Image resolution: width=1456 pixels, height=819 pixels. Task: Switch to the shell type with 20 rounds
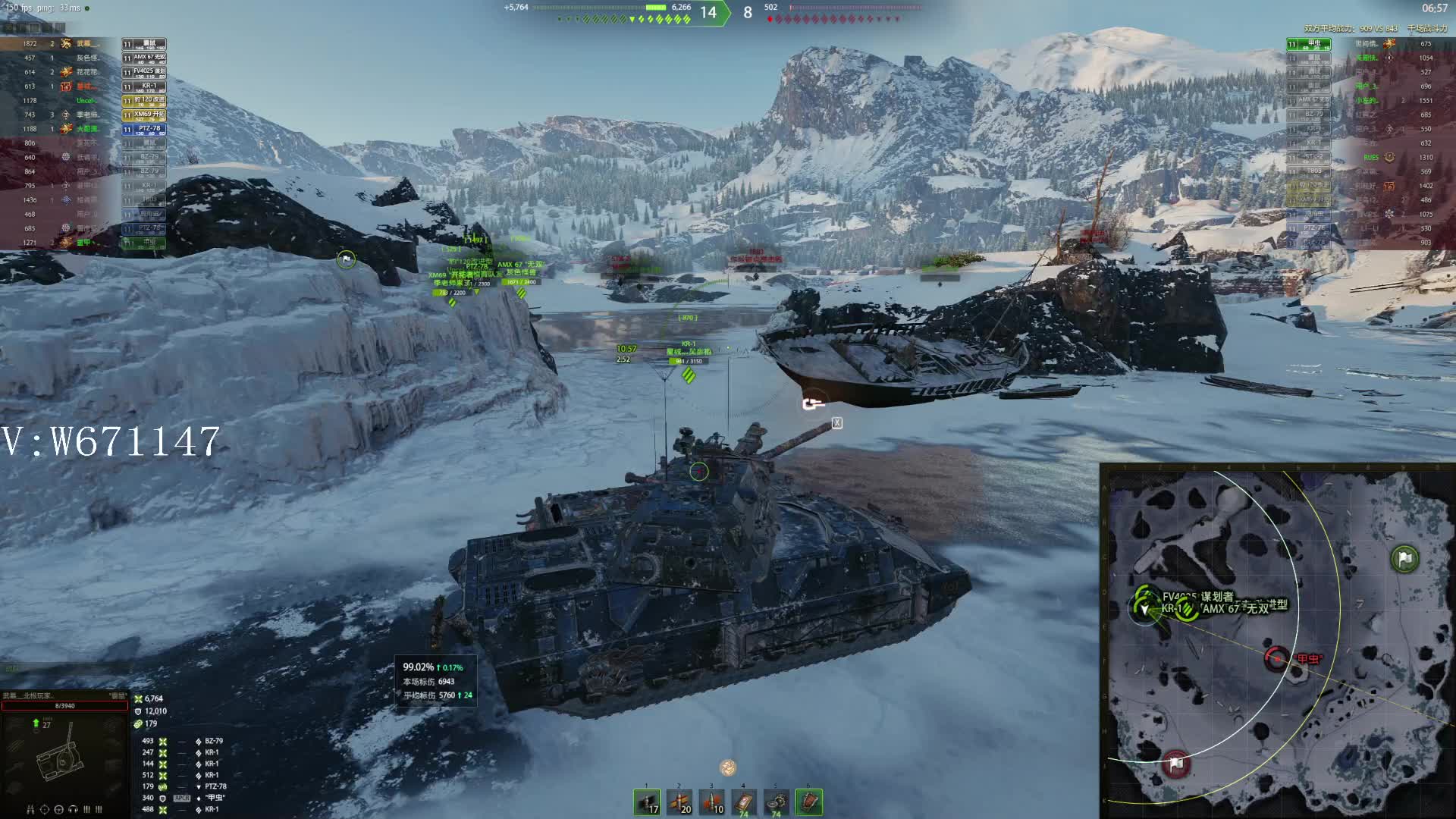tap(679, 802)
